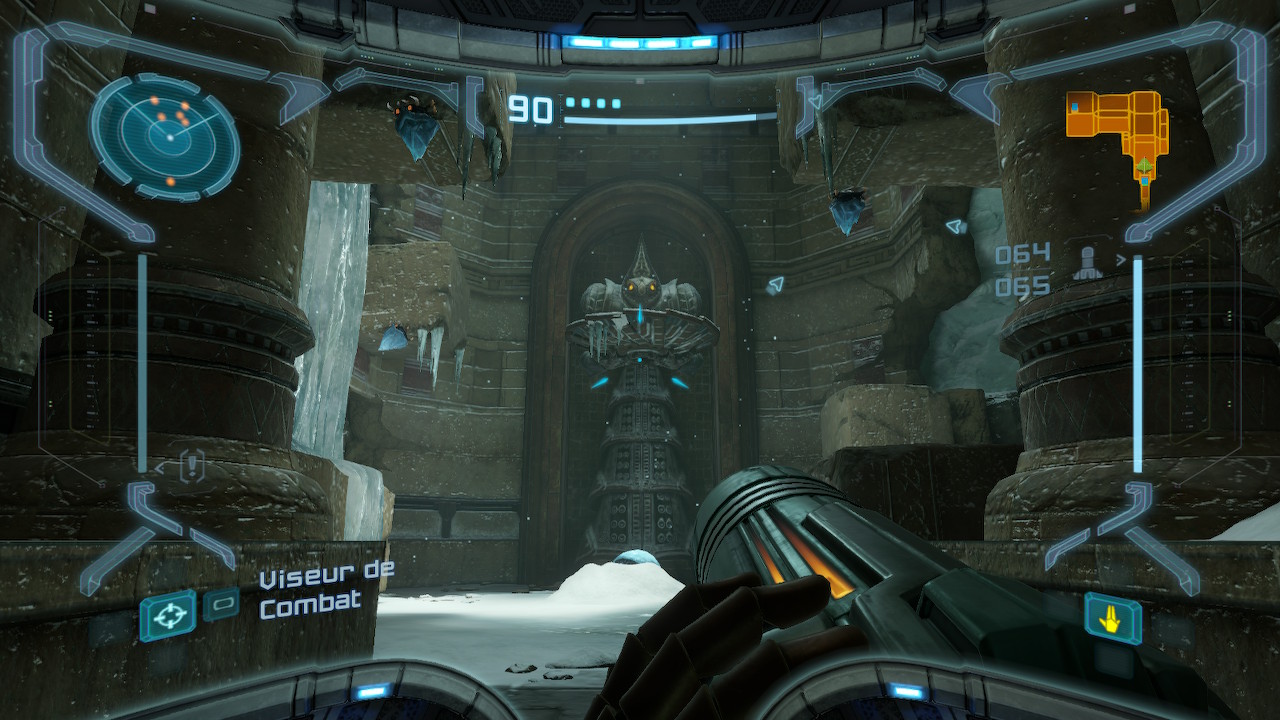The width and height of the screenshot is (1280, 720).
Task: Click the threat warning exclamation icon
Action: point(193,465)
